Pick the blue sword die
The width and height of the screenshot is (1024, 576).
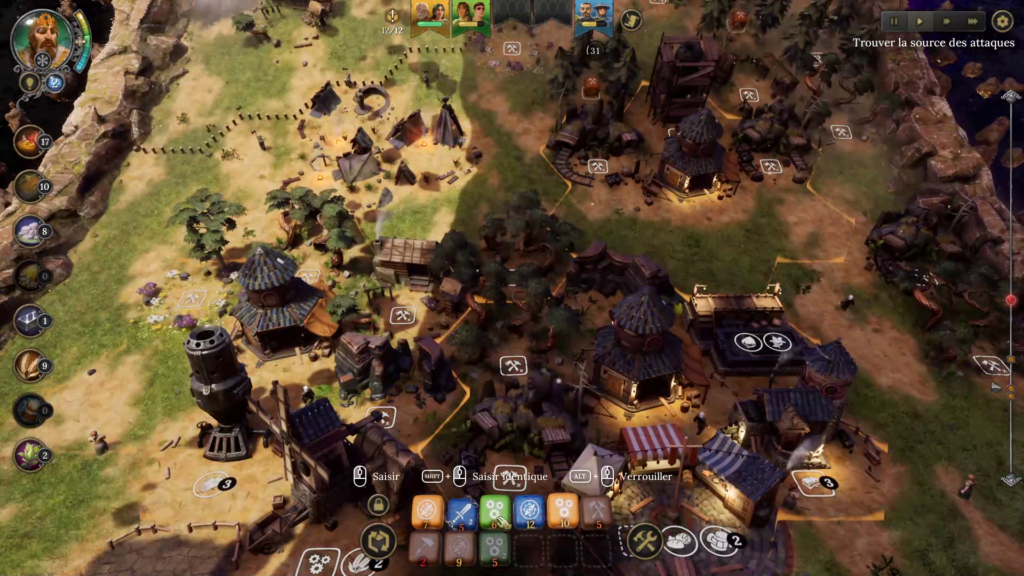click(x=462, y=512)
